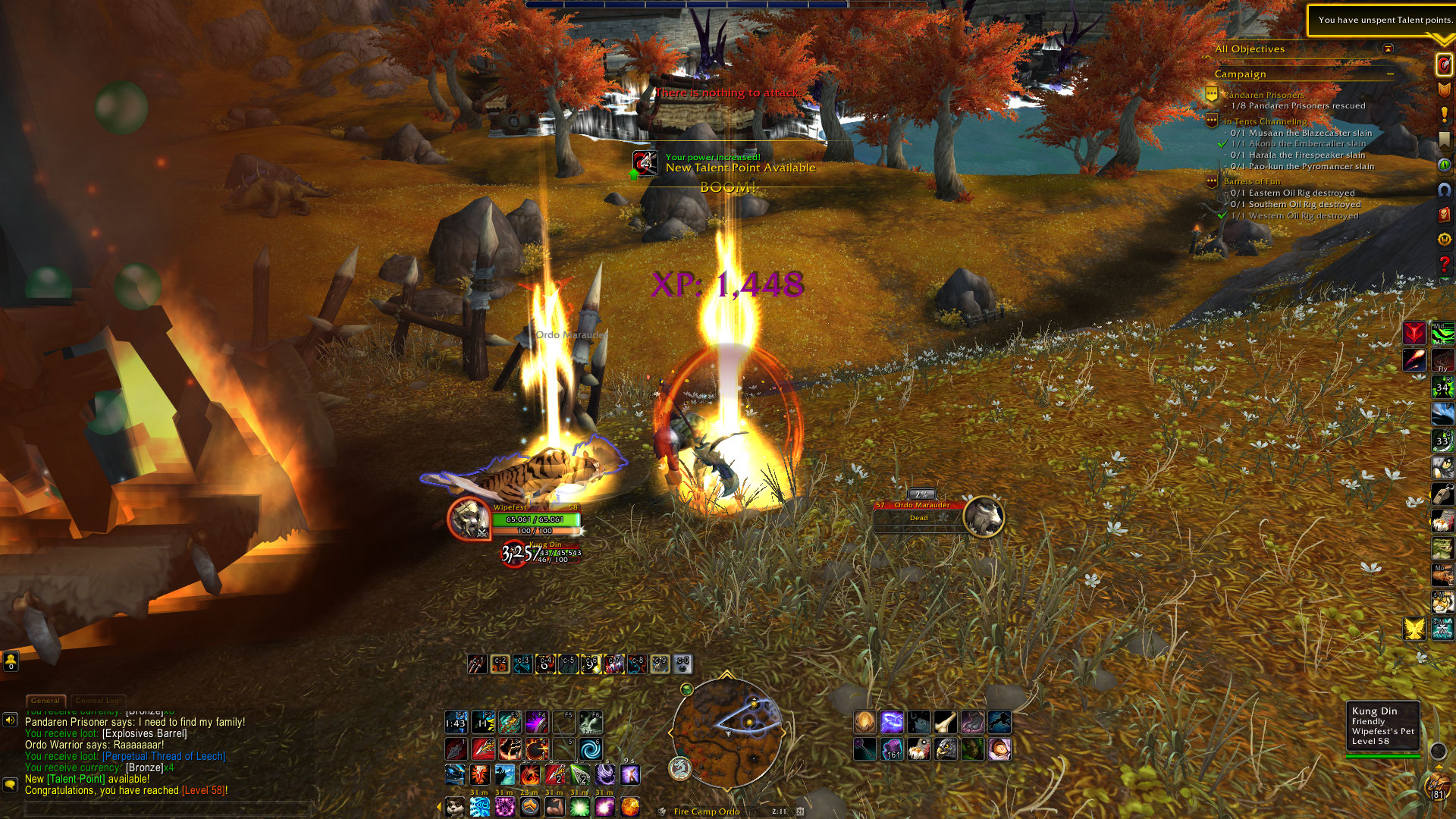Select the Barrels of Fun quest

tap(1251, 181)
